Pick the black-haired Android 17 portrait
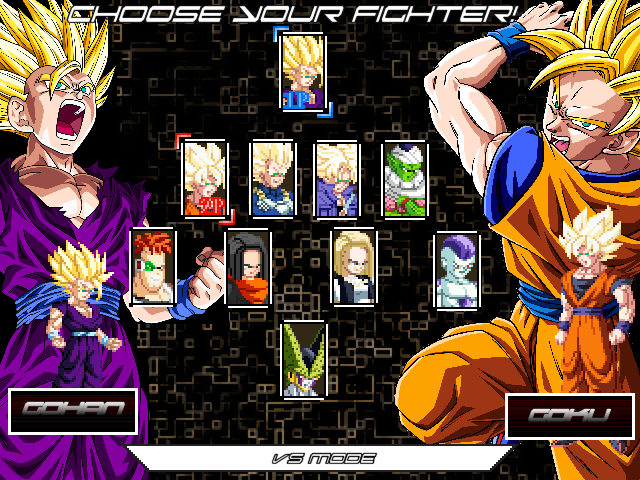 (x=248, y=266)
